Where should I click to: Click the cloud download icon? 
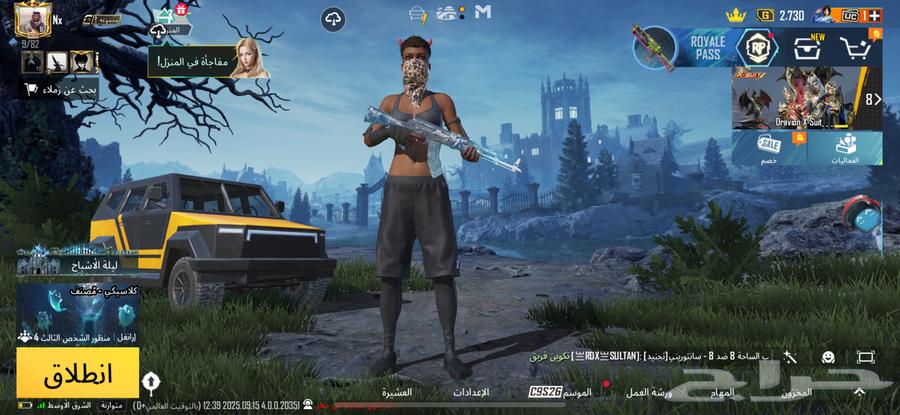[x=333, y=18]
